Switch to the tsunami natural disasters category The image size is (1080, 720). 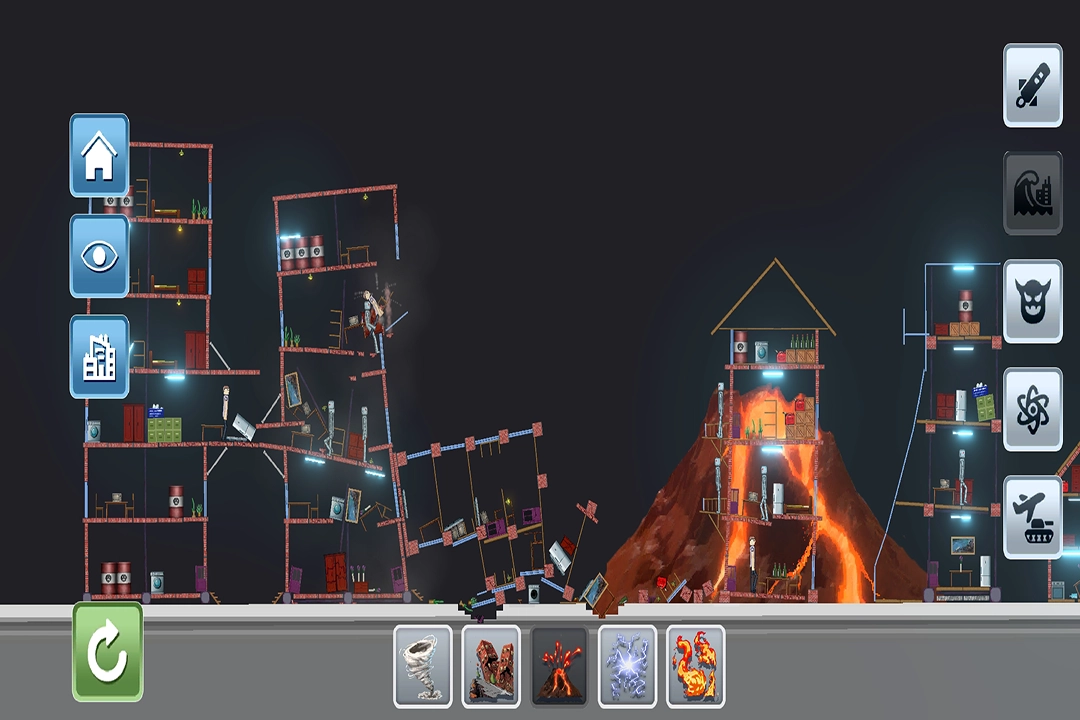point(1032,193)
